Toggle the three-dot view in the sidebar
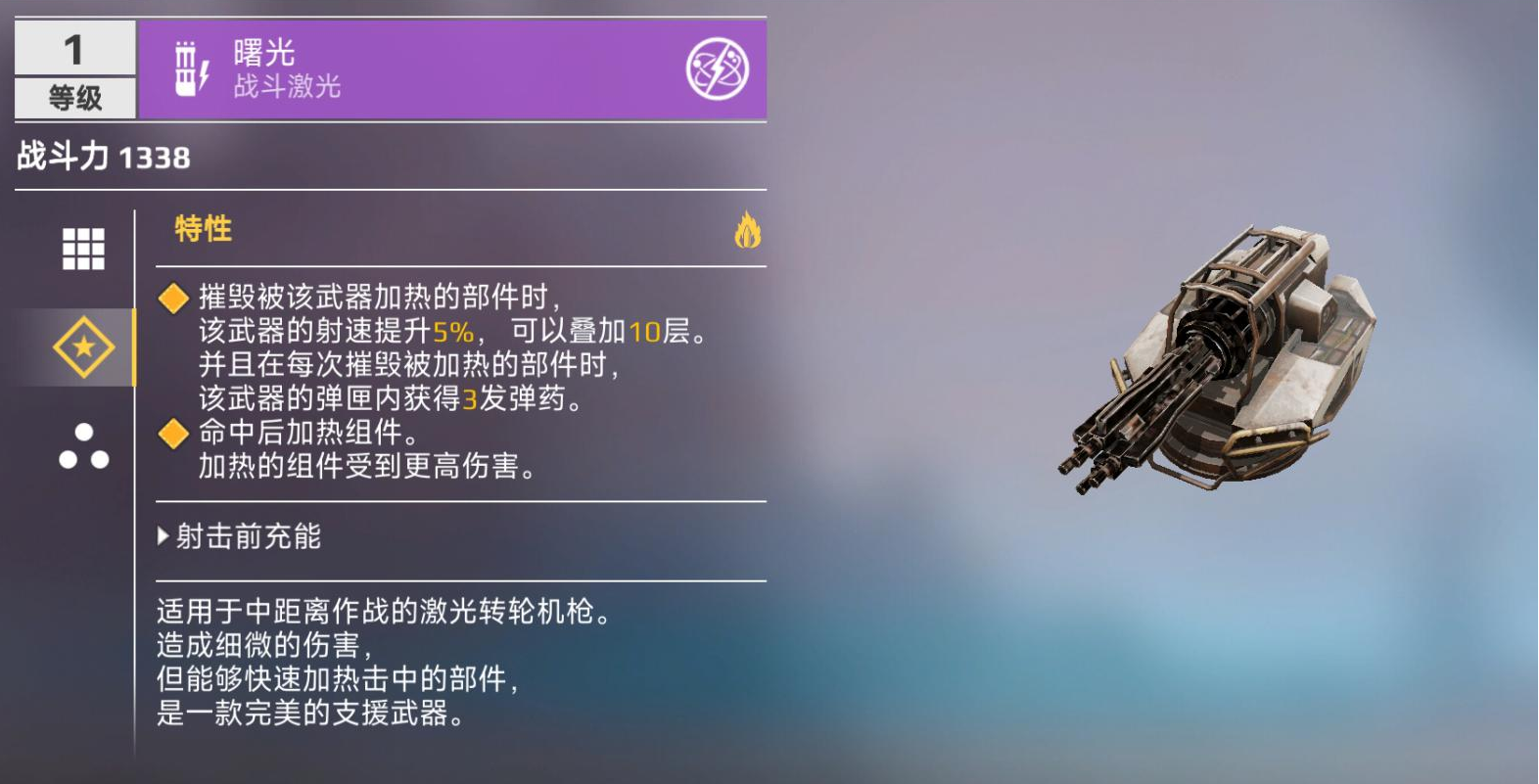Viewport: 1539px width, 784px height. click(86, 446)
